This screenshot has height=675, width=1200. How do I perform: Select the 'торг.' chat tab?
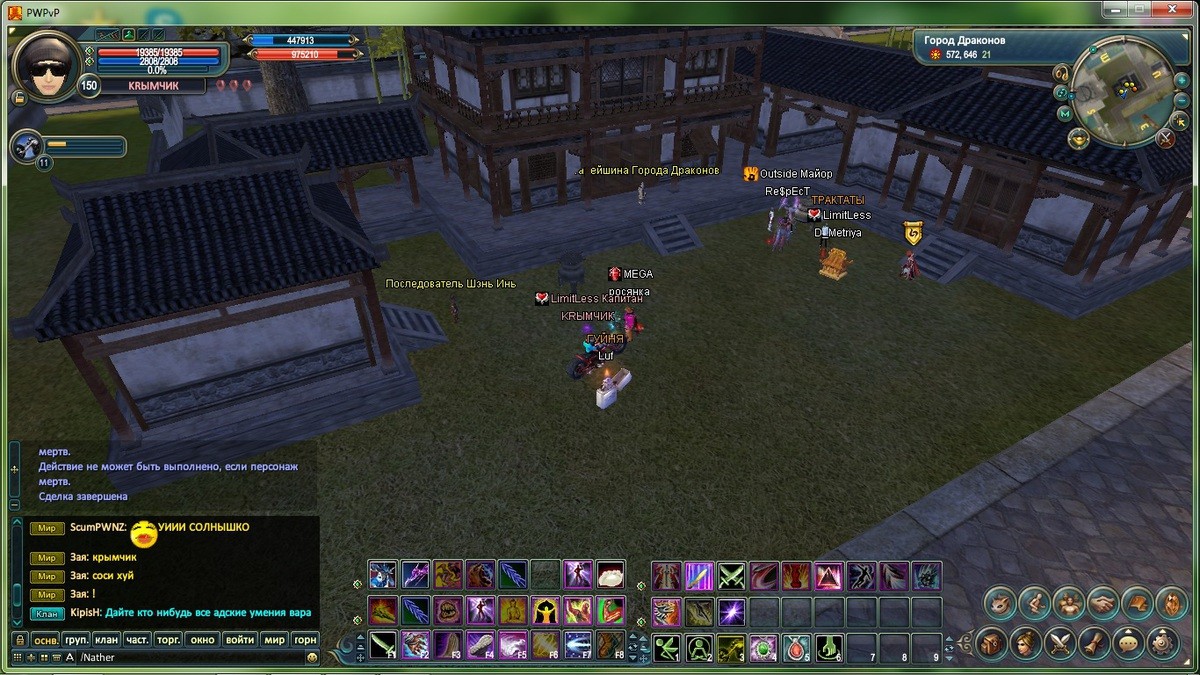tap(168, 639)
